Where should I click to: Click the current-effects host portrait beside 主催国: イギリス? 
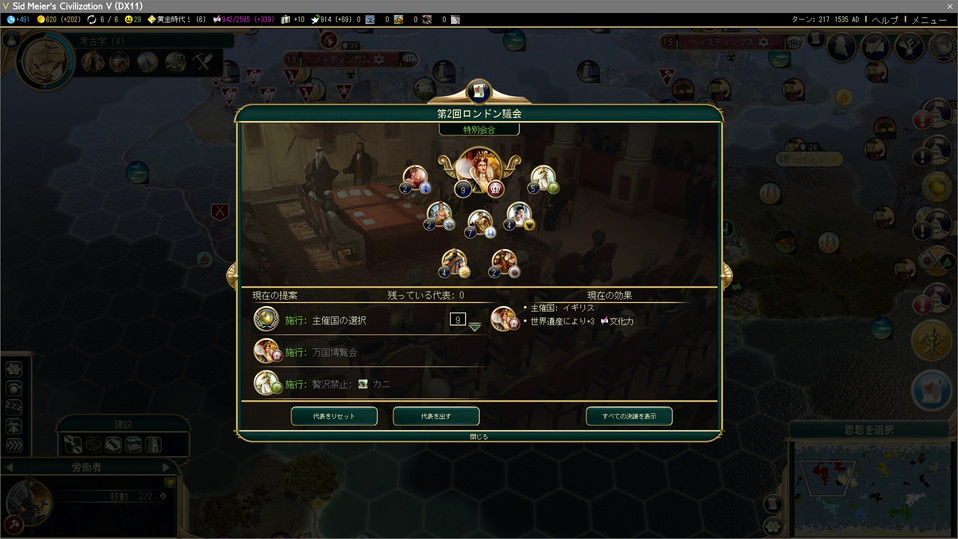[505, 318]
